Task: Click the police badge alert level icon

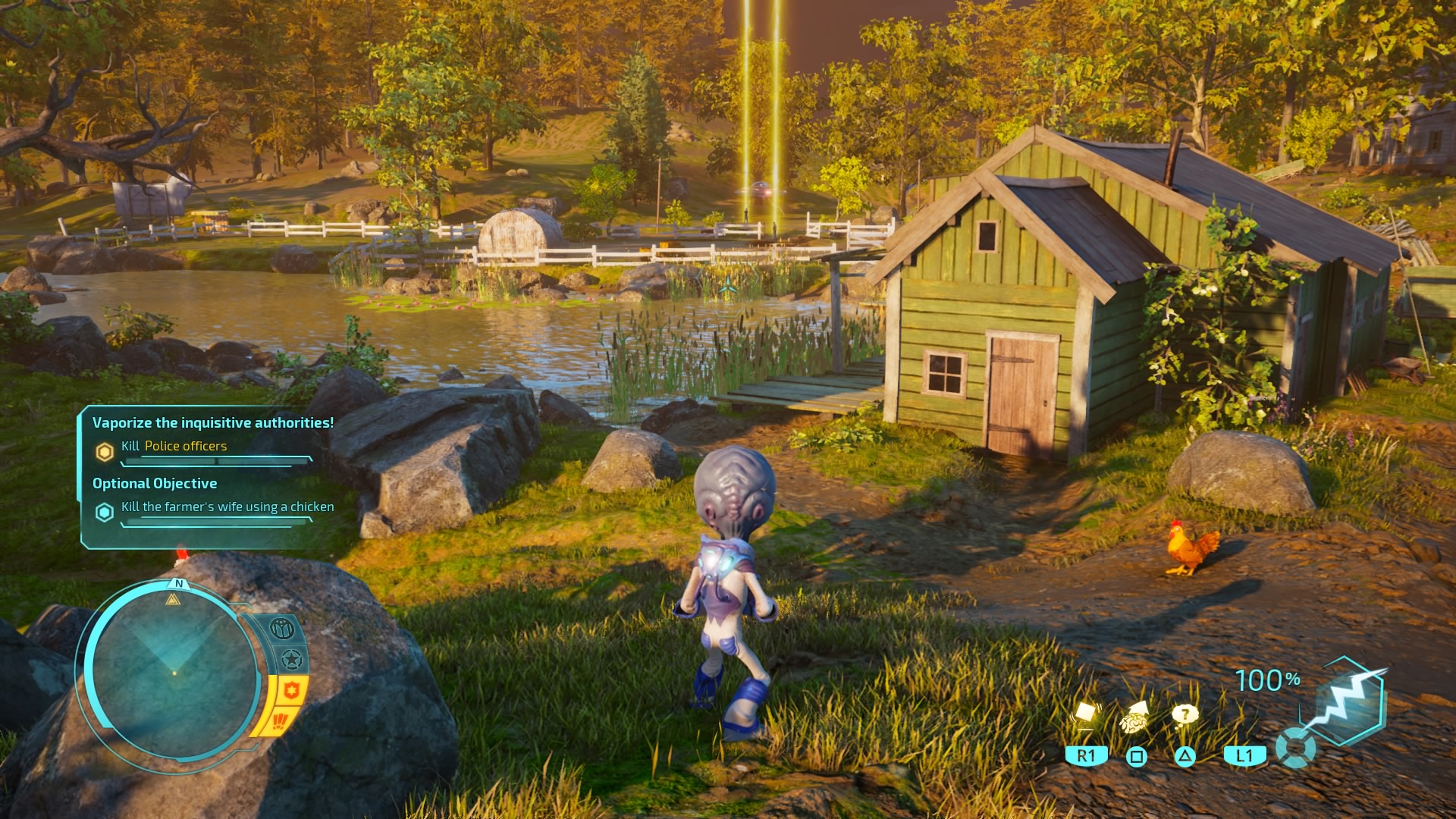Action: [x=292, y=691]
